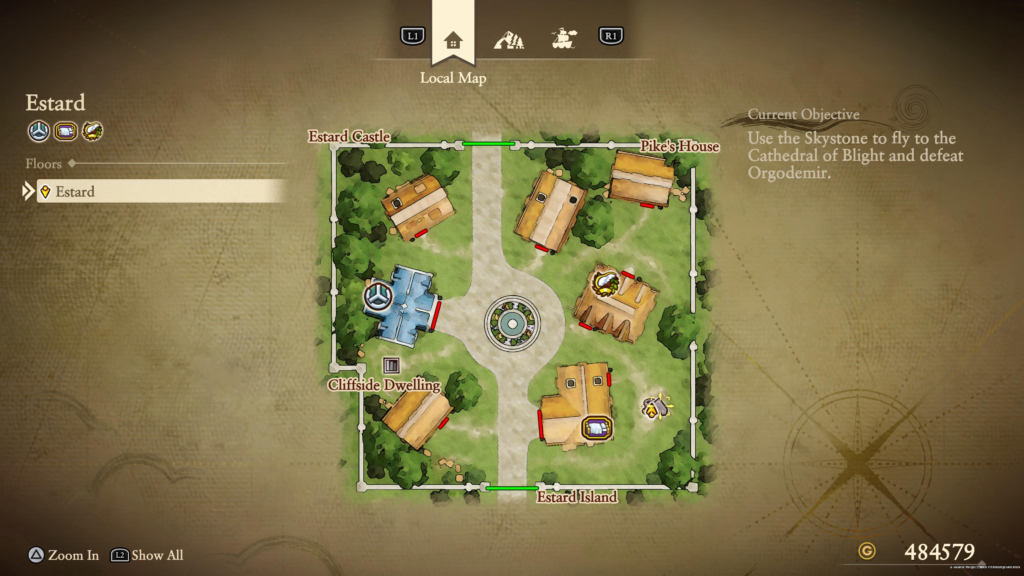
Task: Click the bed inn marker on the map
Action: pos(597,428)
